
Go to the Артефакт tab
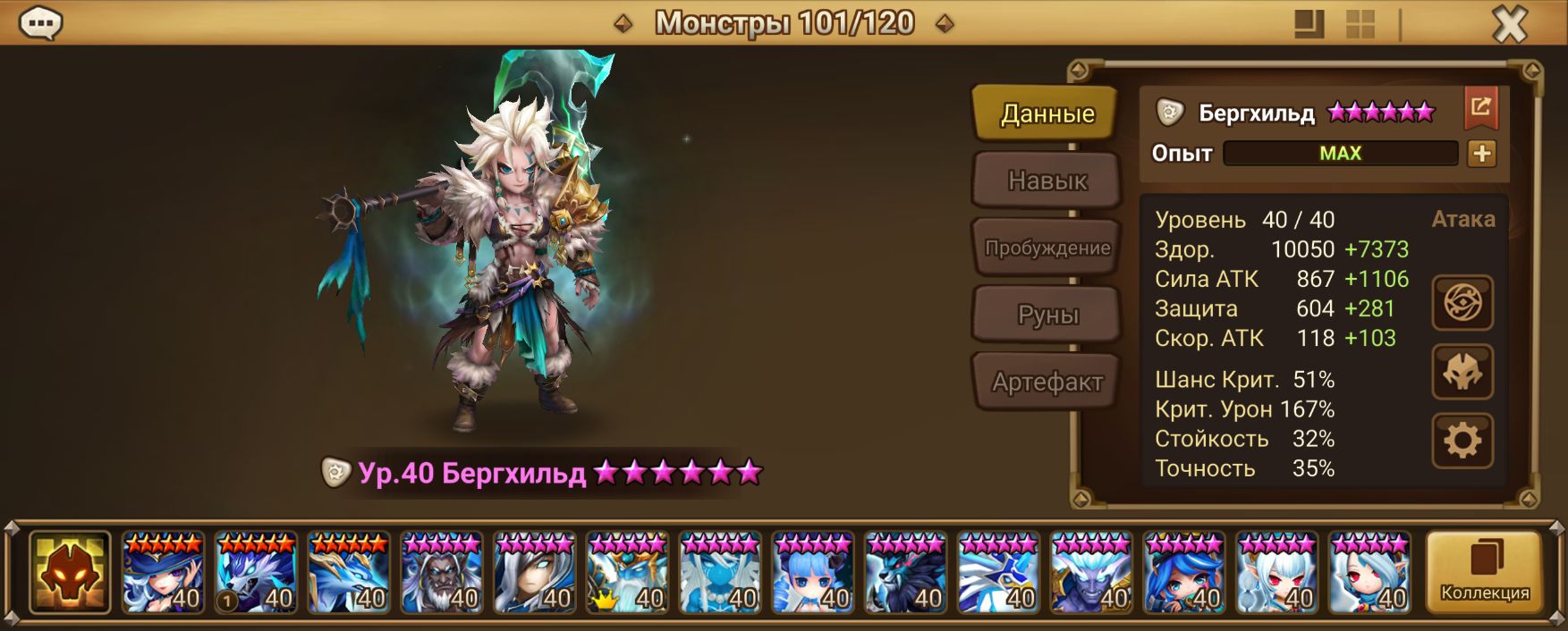point(1047,383)
